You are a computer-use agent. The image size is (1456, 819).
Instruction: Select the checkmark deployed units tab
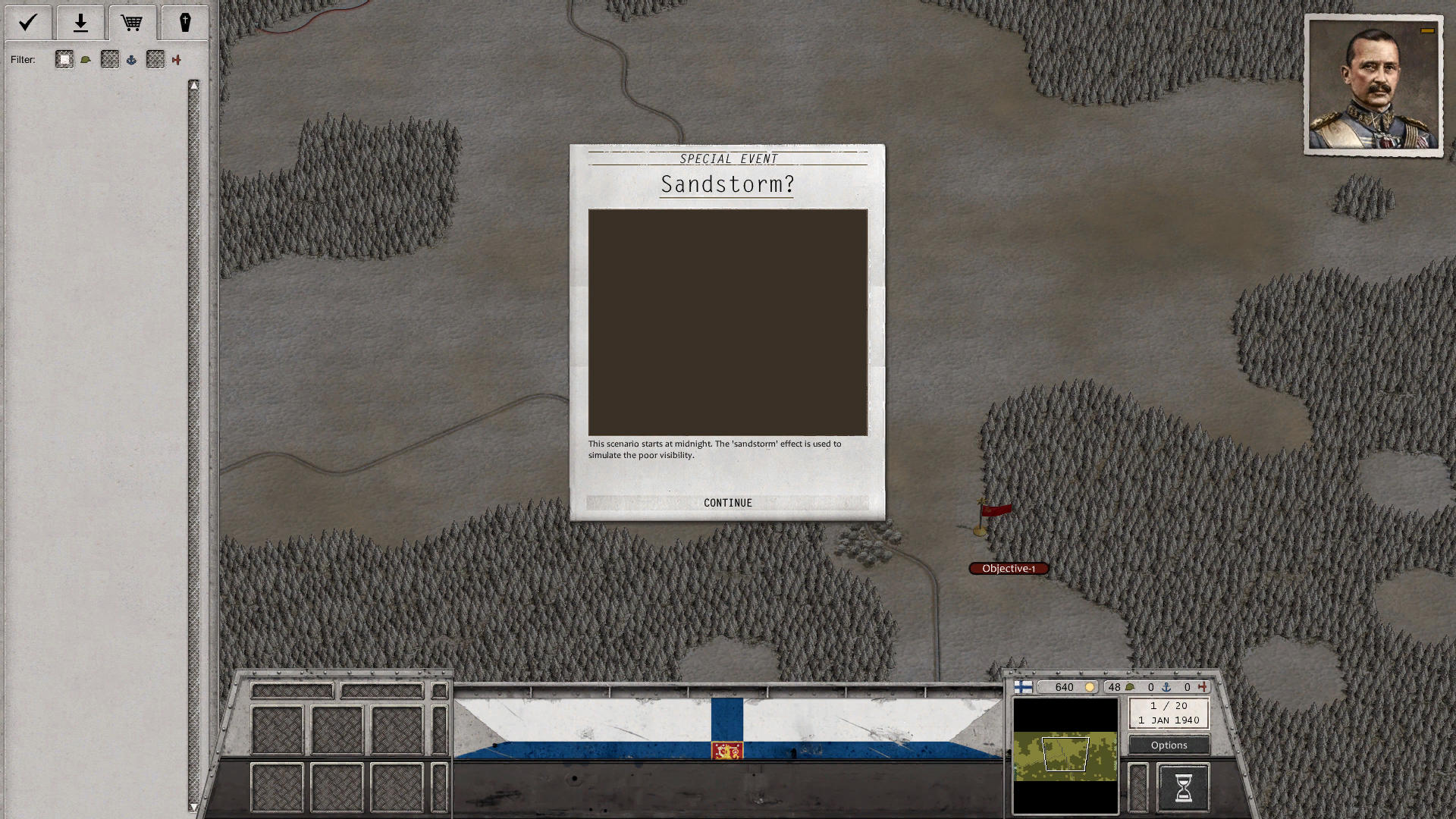(28, 23)
